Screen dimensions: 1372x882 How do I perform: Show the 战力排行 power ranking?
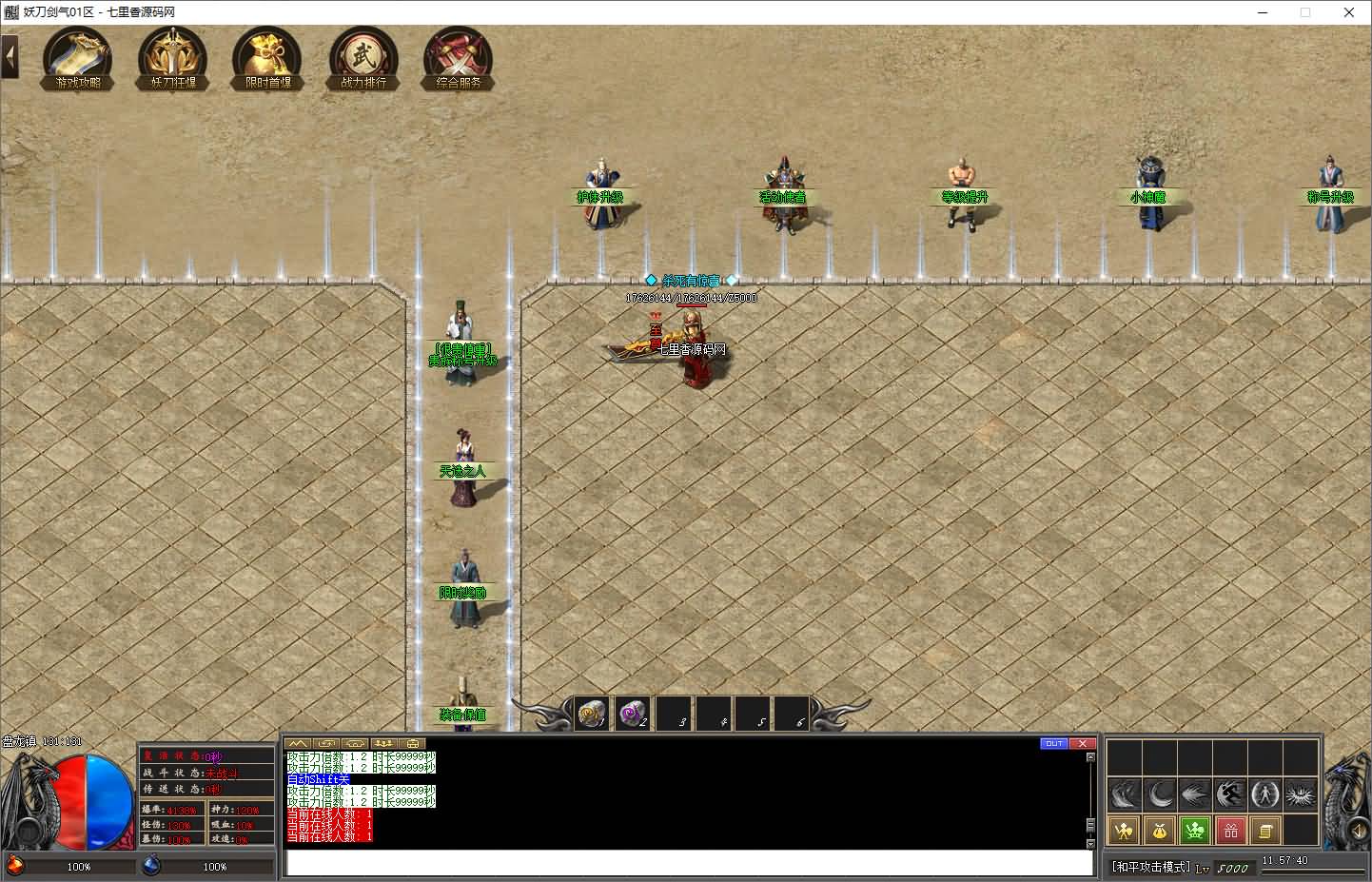point(363,59)
